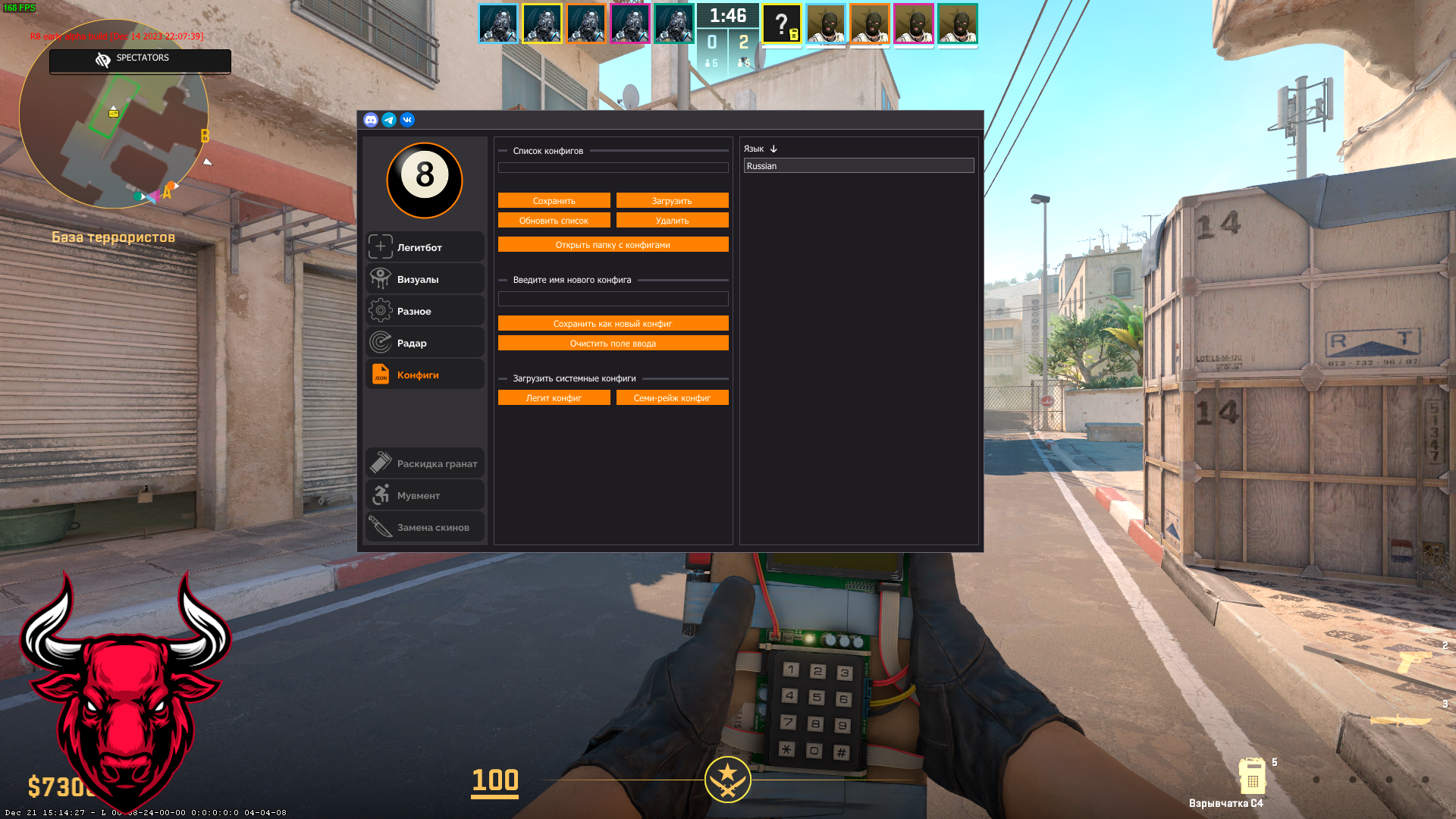The width and height of the screenshot is (1456, 819).
Task: Click the new config name input field
Action: (613, 299)
